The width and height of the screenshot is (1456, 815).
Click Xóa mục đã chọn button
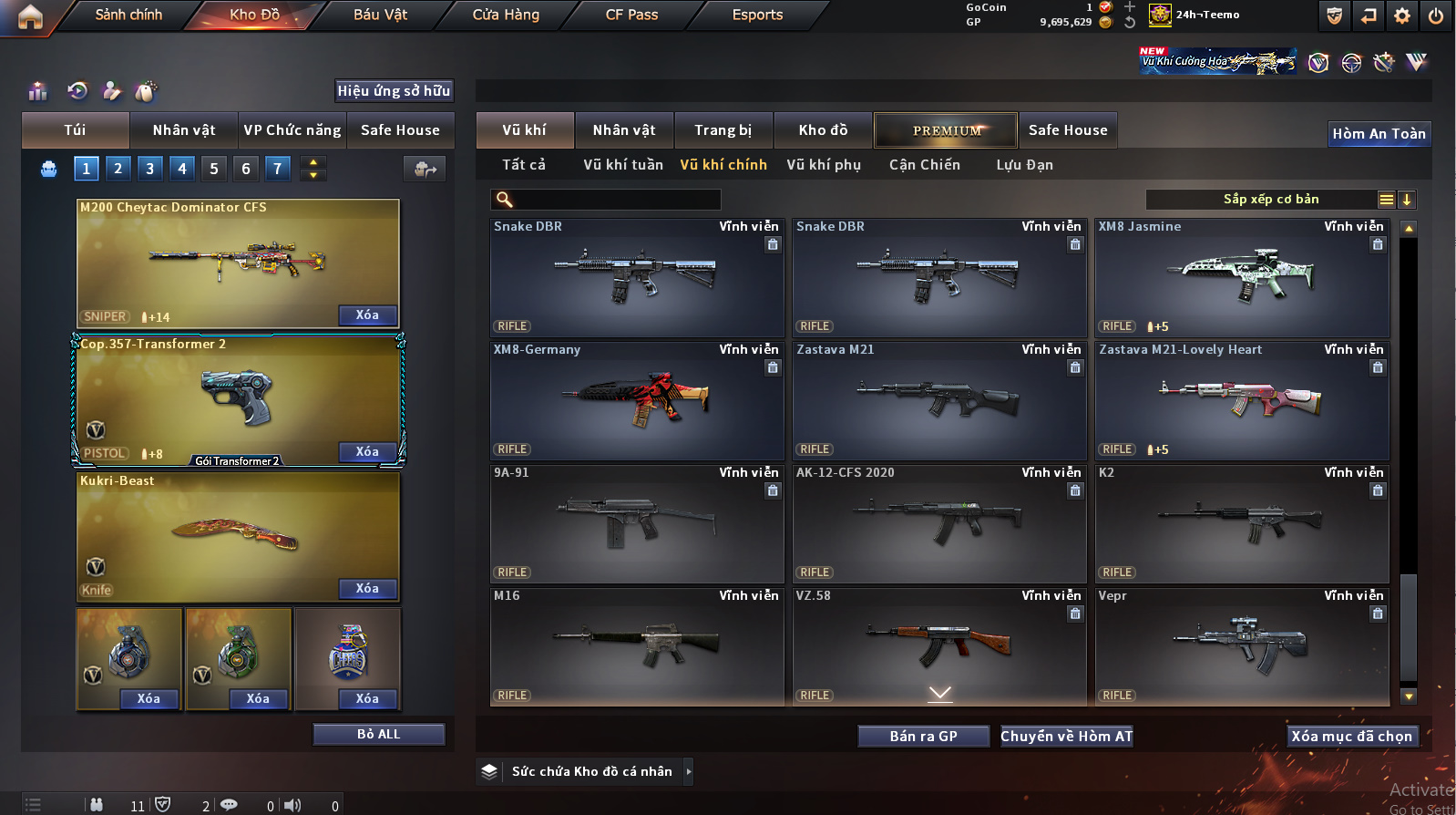1351,737
